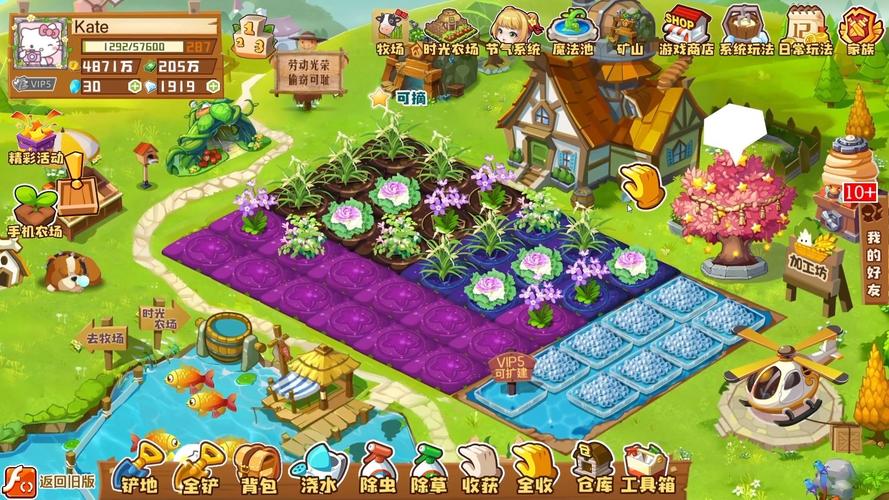Open the 时光农场 time farm menu
Image resolution: width=889 pixels, height=500 pixels.
[450, 28]
